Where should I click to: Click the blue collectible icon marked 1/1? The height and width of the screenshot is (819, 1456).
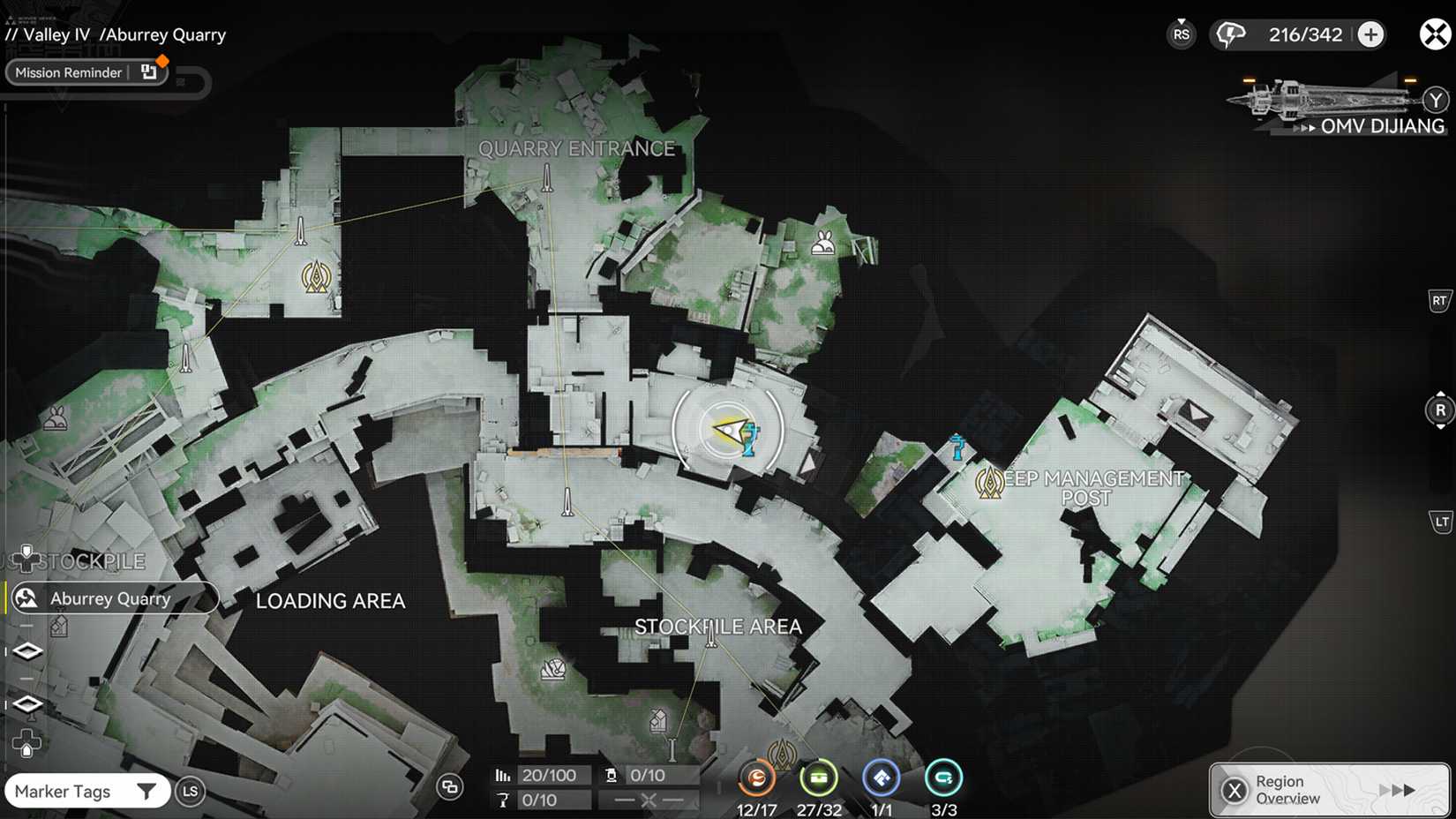(x=881, y=778)
